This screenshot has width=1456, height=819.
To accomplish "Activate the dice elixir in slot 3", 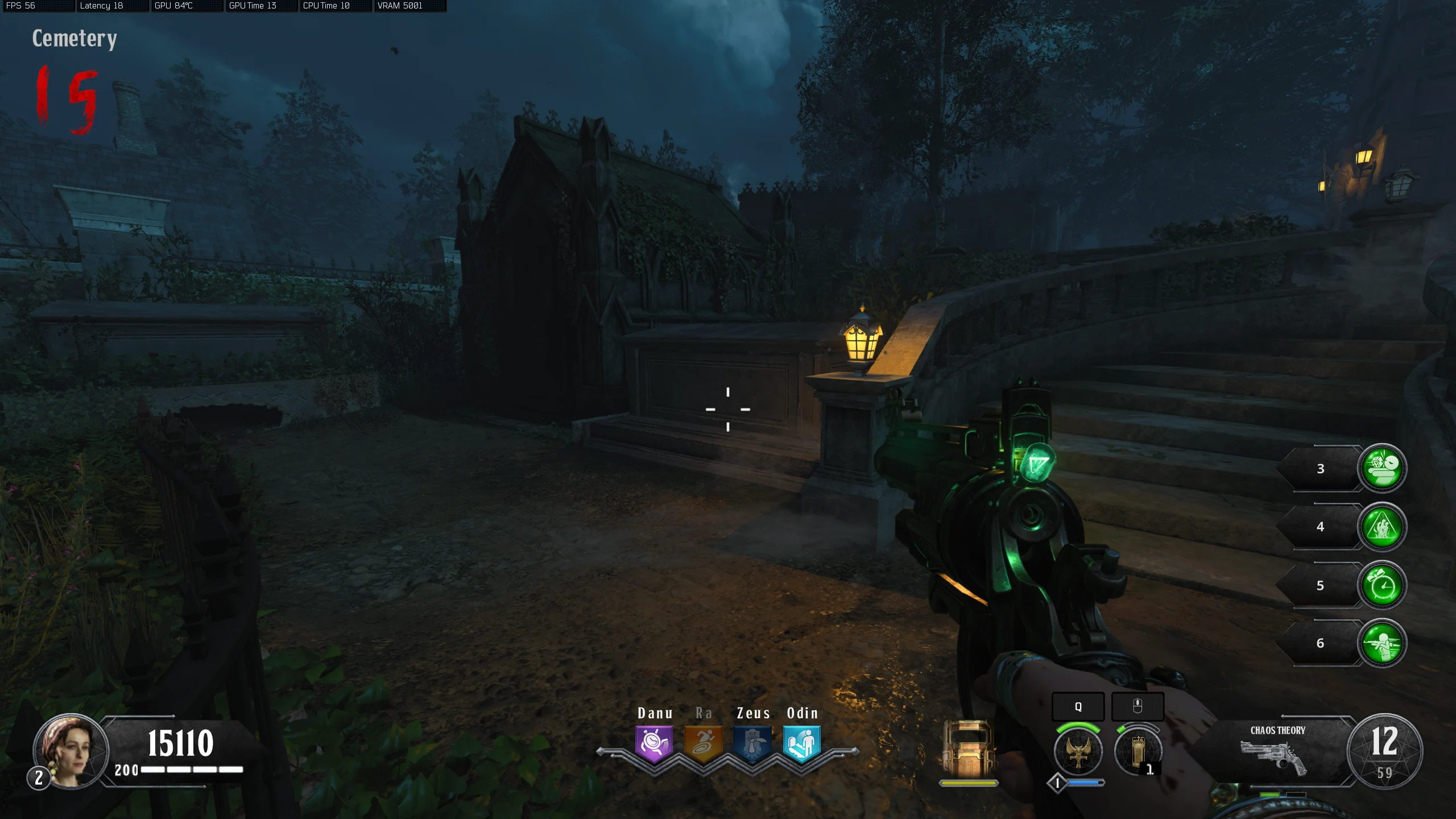I will coord(1381,468).
